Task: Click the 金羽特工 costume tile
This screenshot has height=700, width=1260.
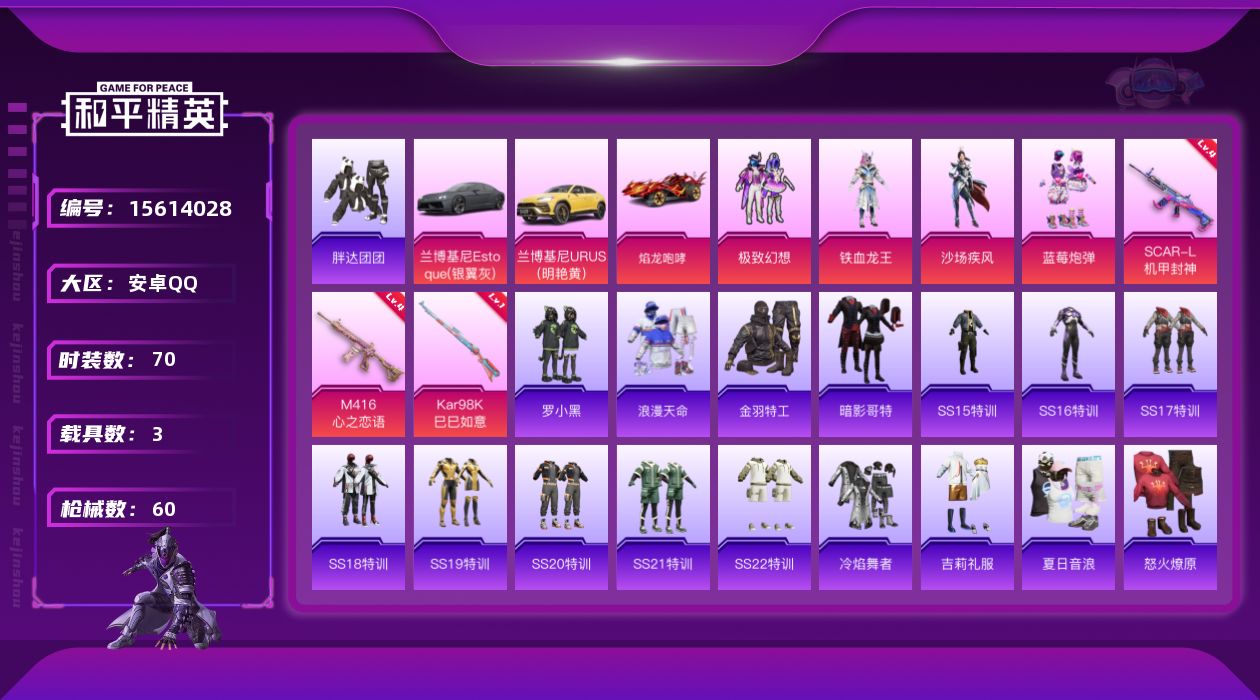Action: [x=764, y=364]
